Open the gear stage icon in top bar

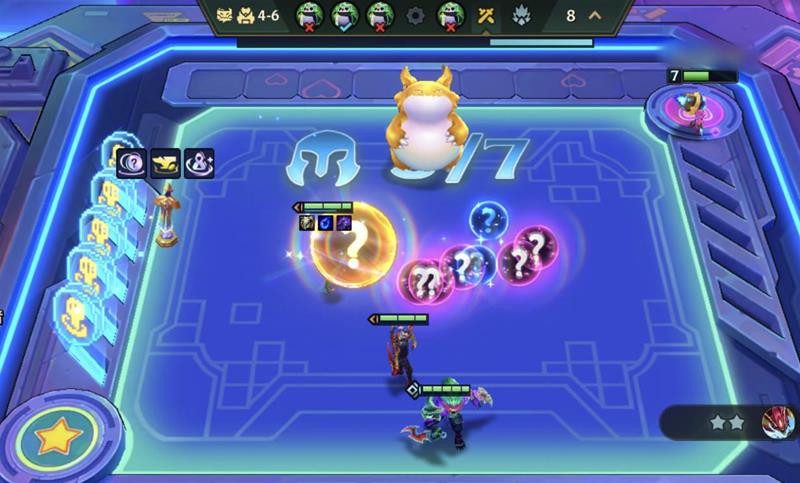[x=414, y=16]
